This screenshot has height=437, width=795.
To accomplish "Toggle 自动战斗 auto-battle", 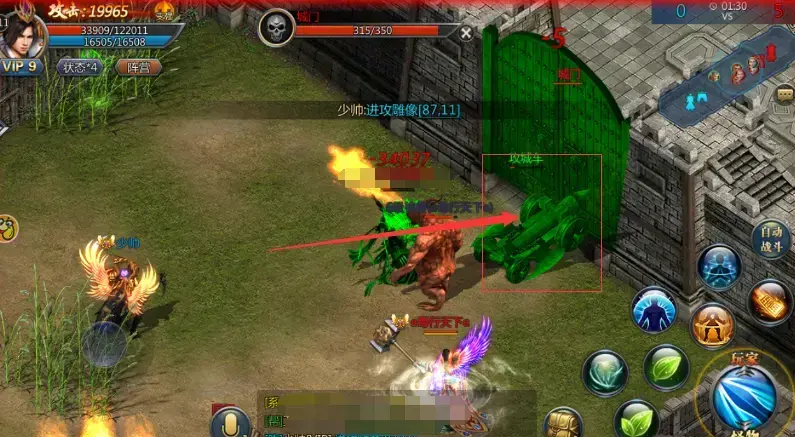I will pyautogui.click(x=773, y=239).
